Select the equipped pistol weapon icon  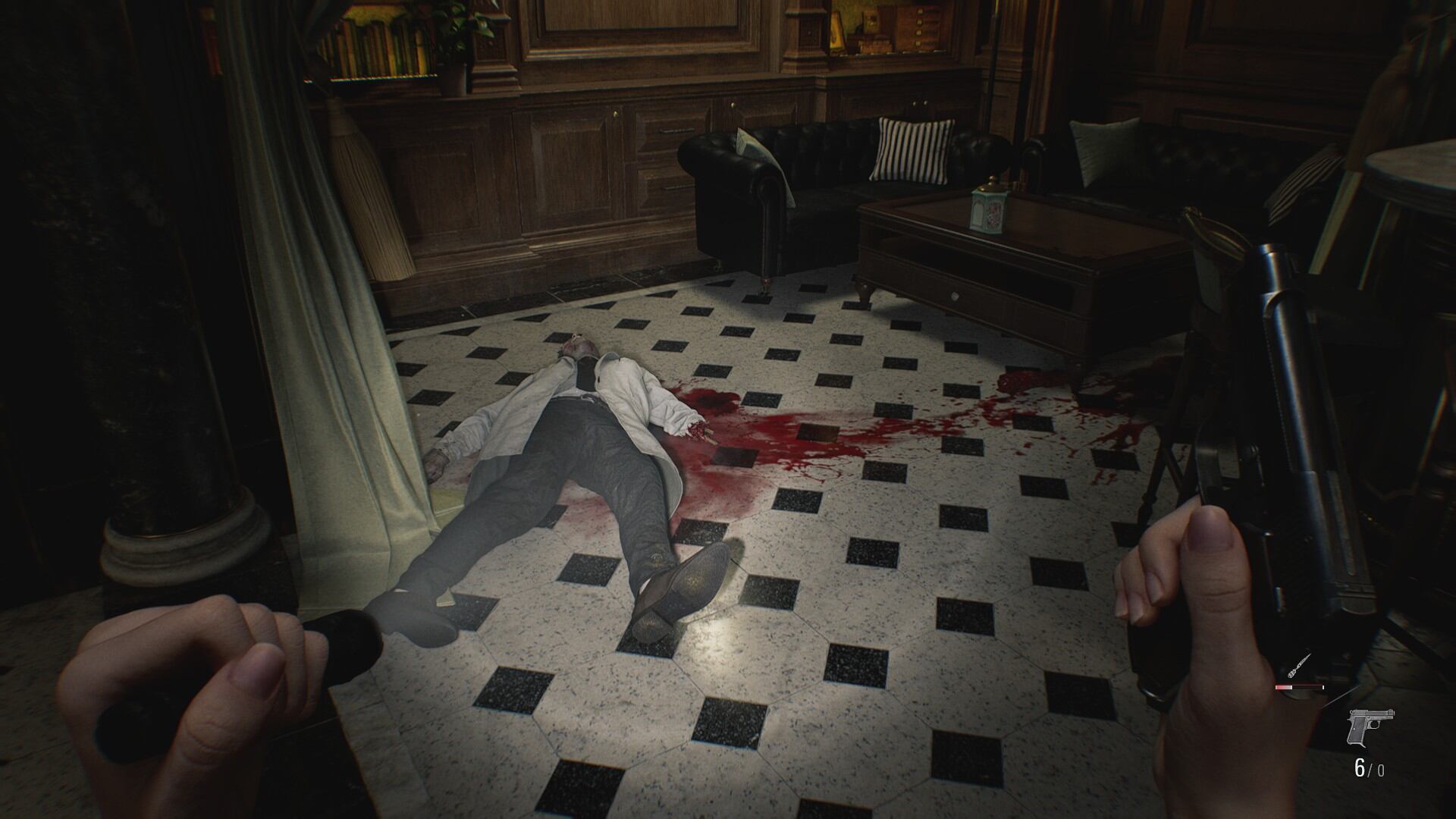click(x=1370, y=727)
